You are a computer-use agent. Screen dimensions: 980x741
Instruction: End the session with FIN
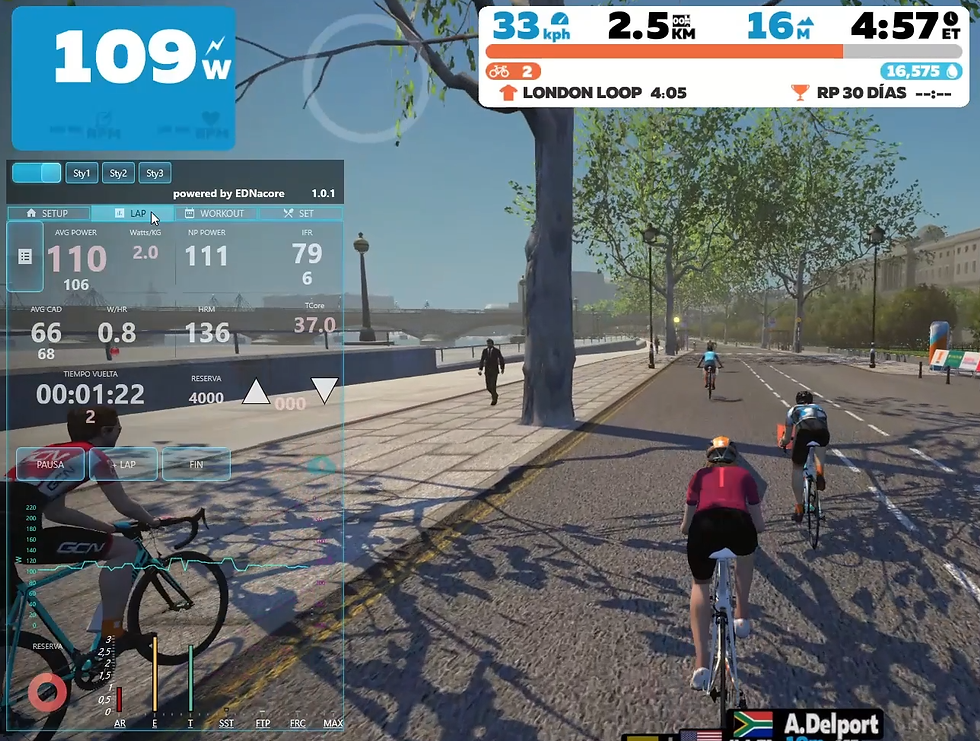tap(196, 464)
